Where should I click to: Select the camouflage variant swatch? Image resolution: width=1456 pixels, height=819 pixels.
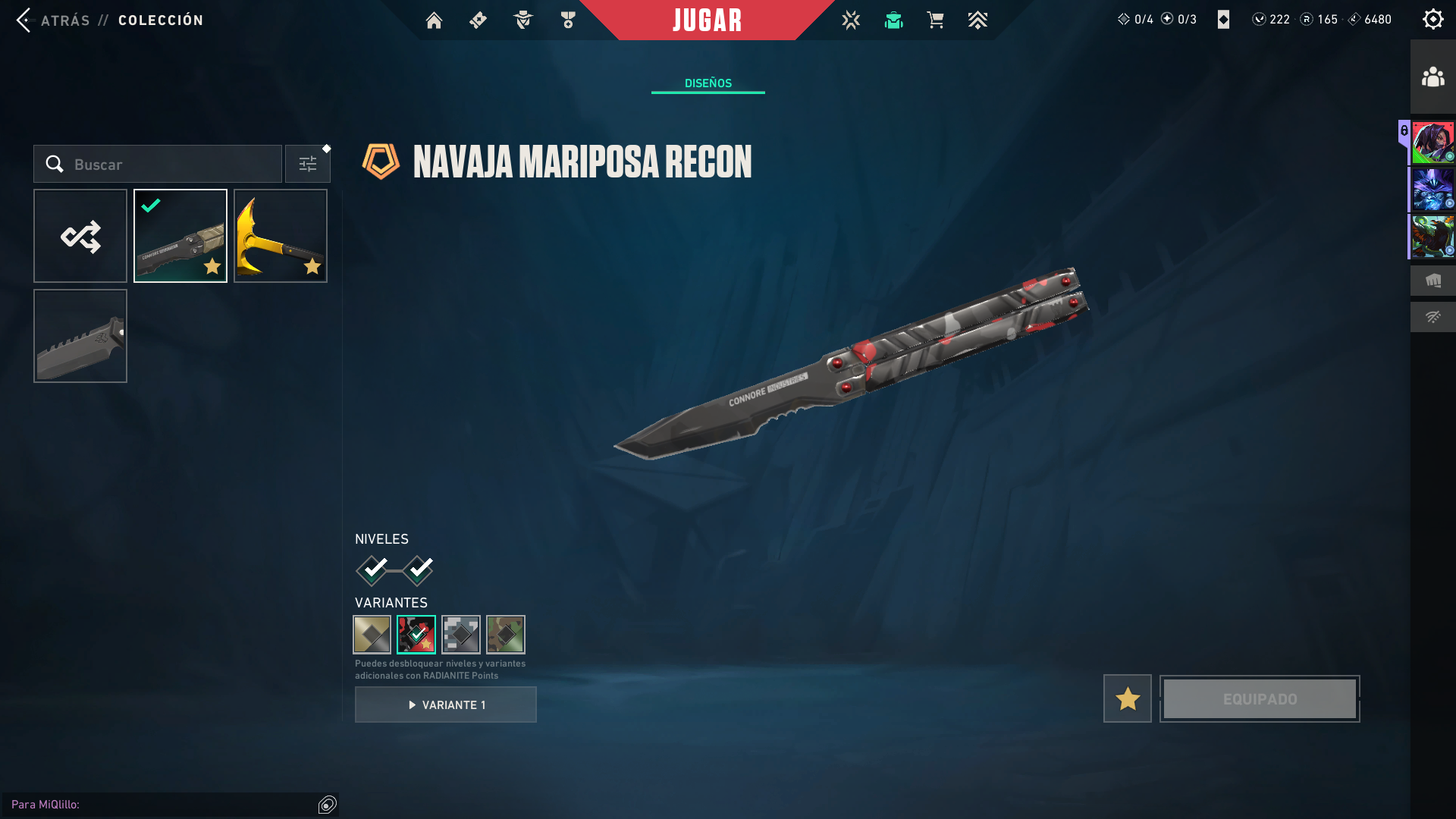[x=505, y=635]
